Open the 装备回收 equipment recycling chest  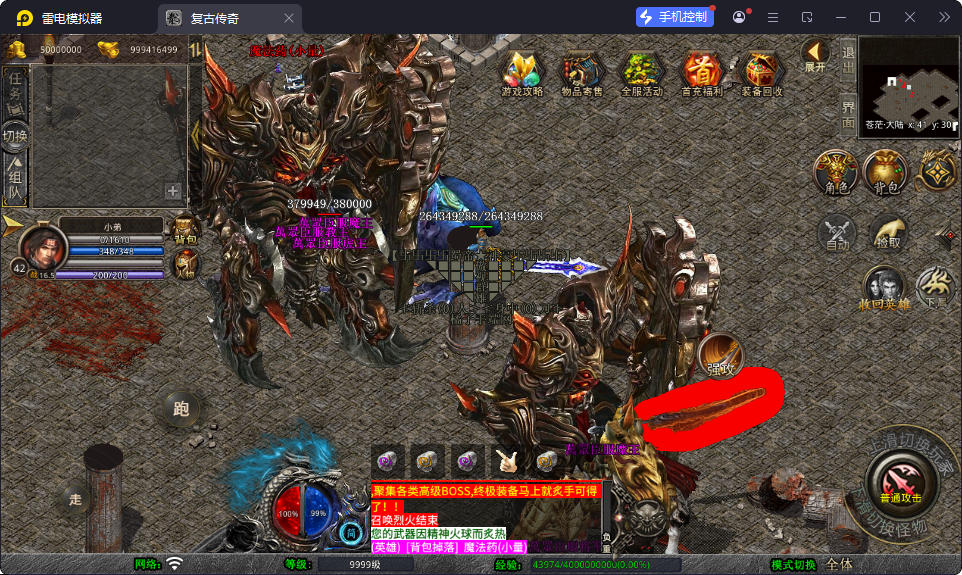point(761,72)
